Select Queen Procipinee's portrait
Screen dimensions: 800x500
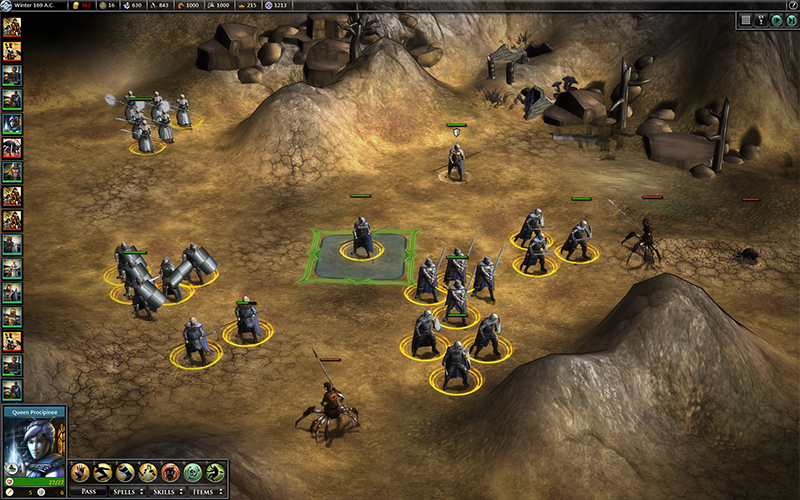coord(34,440)
